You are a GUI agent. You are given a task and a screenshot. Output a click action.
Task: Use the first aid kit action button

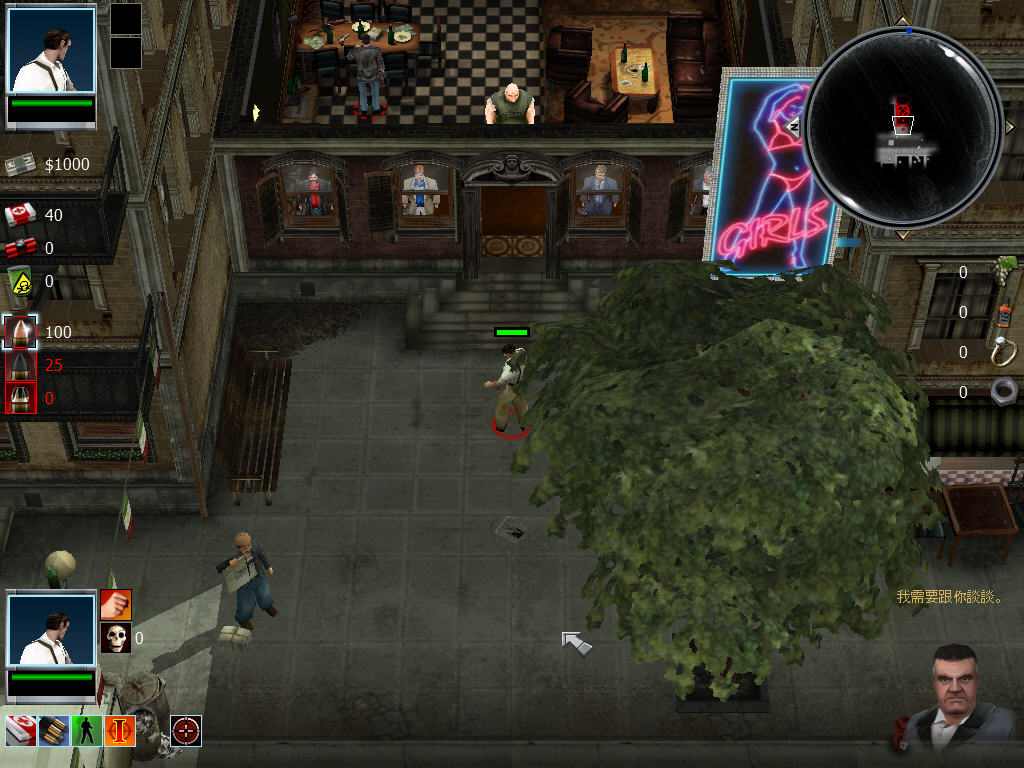pyautogui.click(x=20, y=731)
